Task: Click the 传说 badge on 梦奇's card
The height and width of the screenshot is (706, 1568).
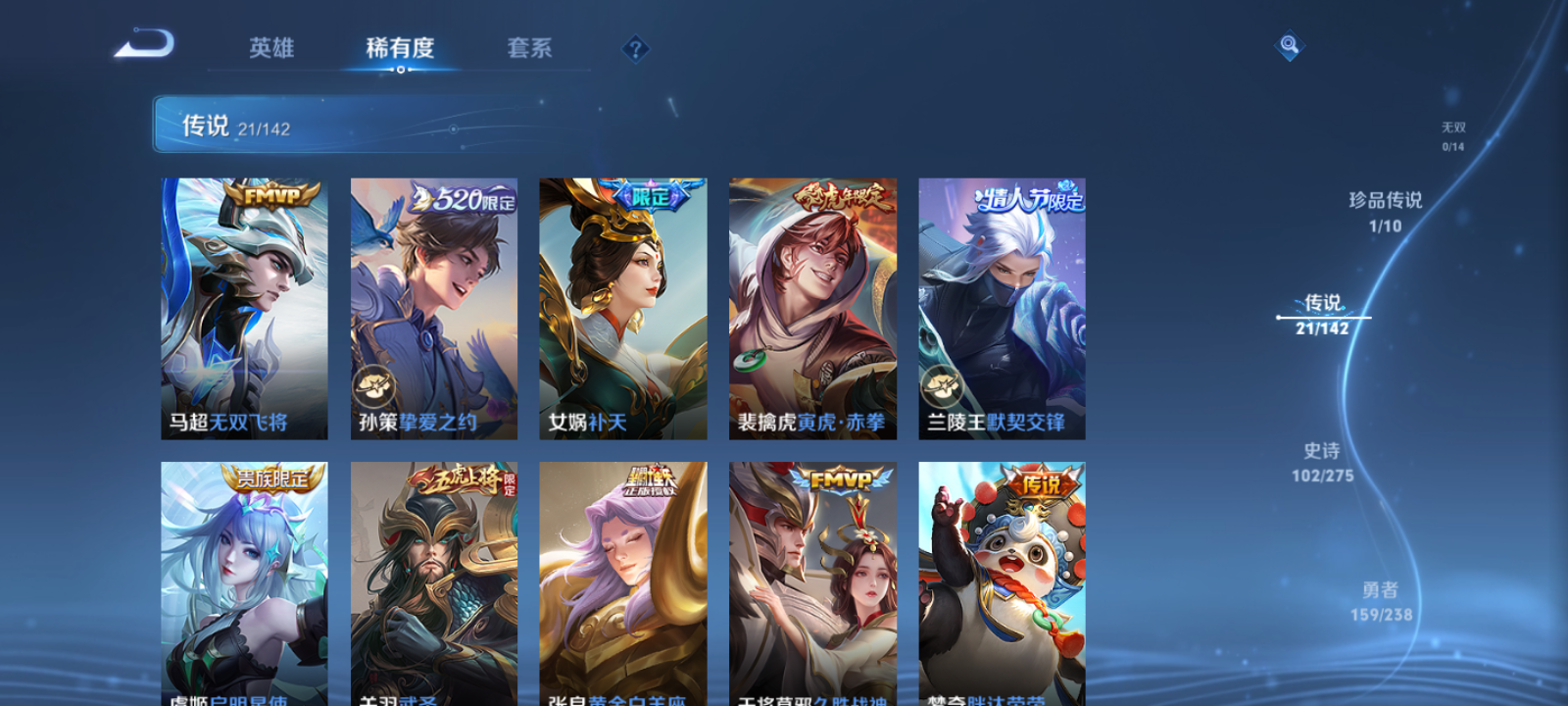Action: pyautogui.click(x=1042, y=482)
